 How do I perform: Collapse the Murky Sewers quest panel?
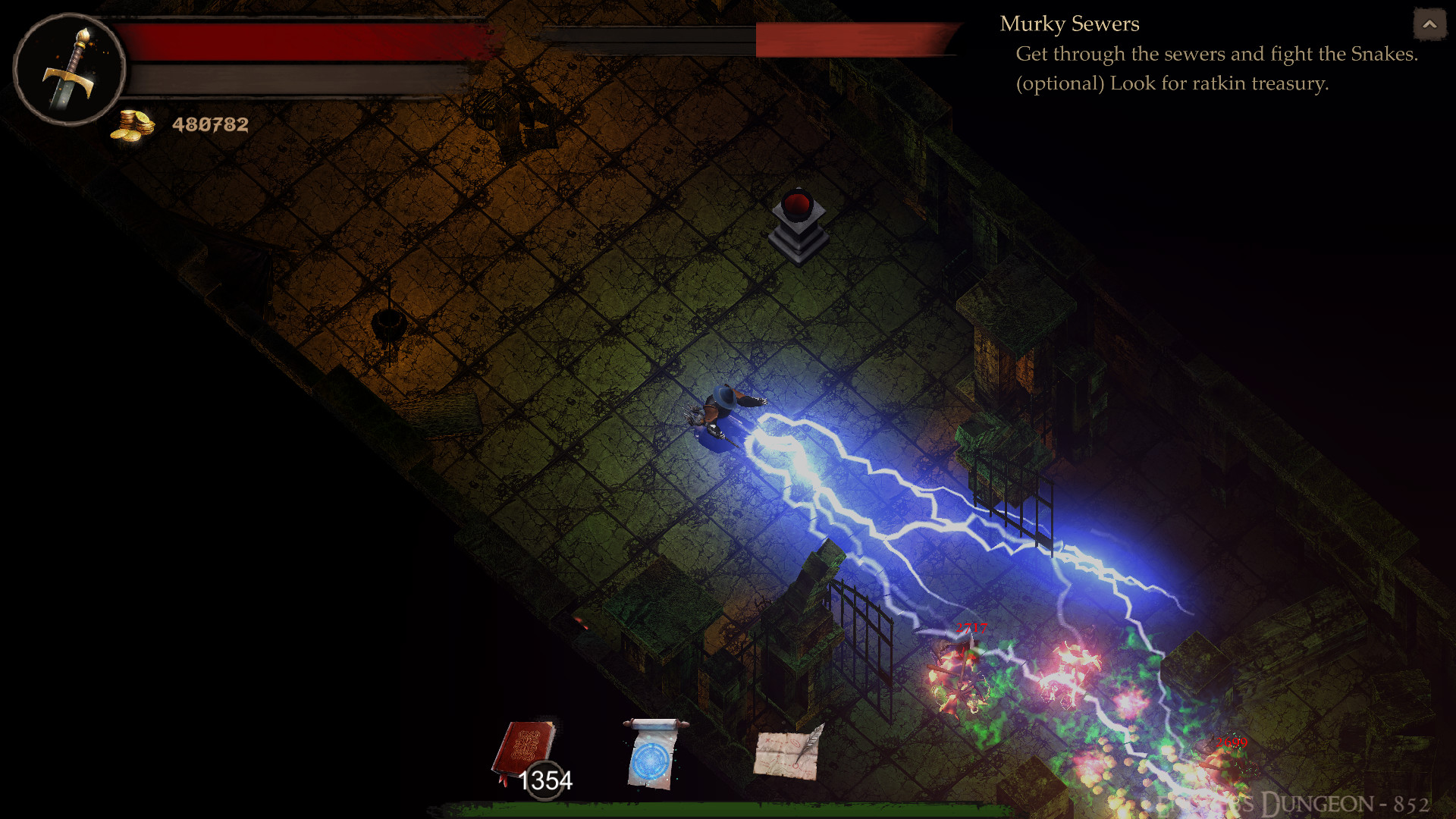1429,24
